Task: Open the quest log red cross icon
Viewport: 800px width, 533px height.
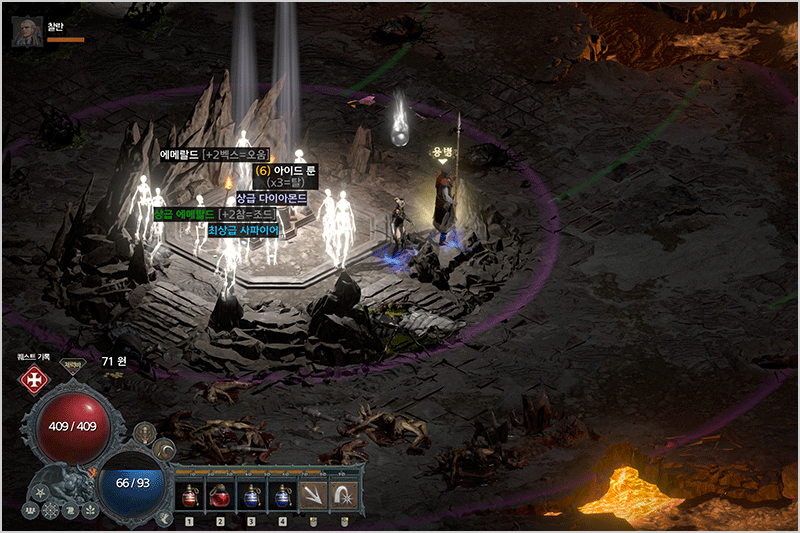Action: tap(35, 380)
